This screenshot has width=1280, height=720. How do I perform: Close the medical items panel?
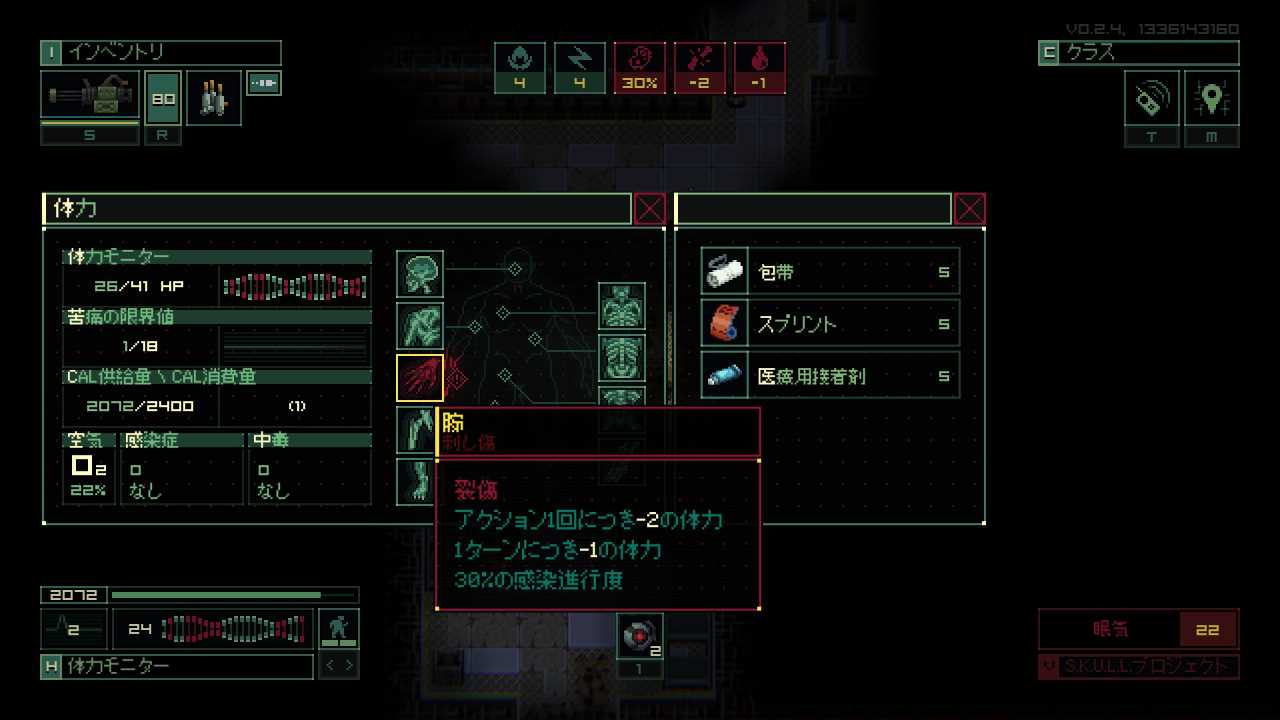click(x=970, y=209)
